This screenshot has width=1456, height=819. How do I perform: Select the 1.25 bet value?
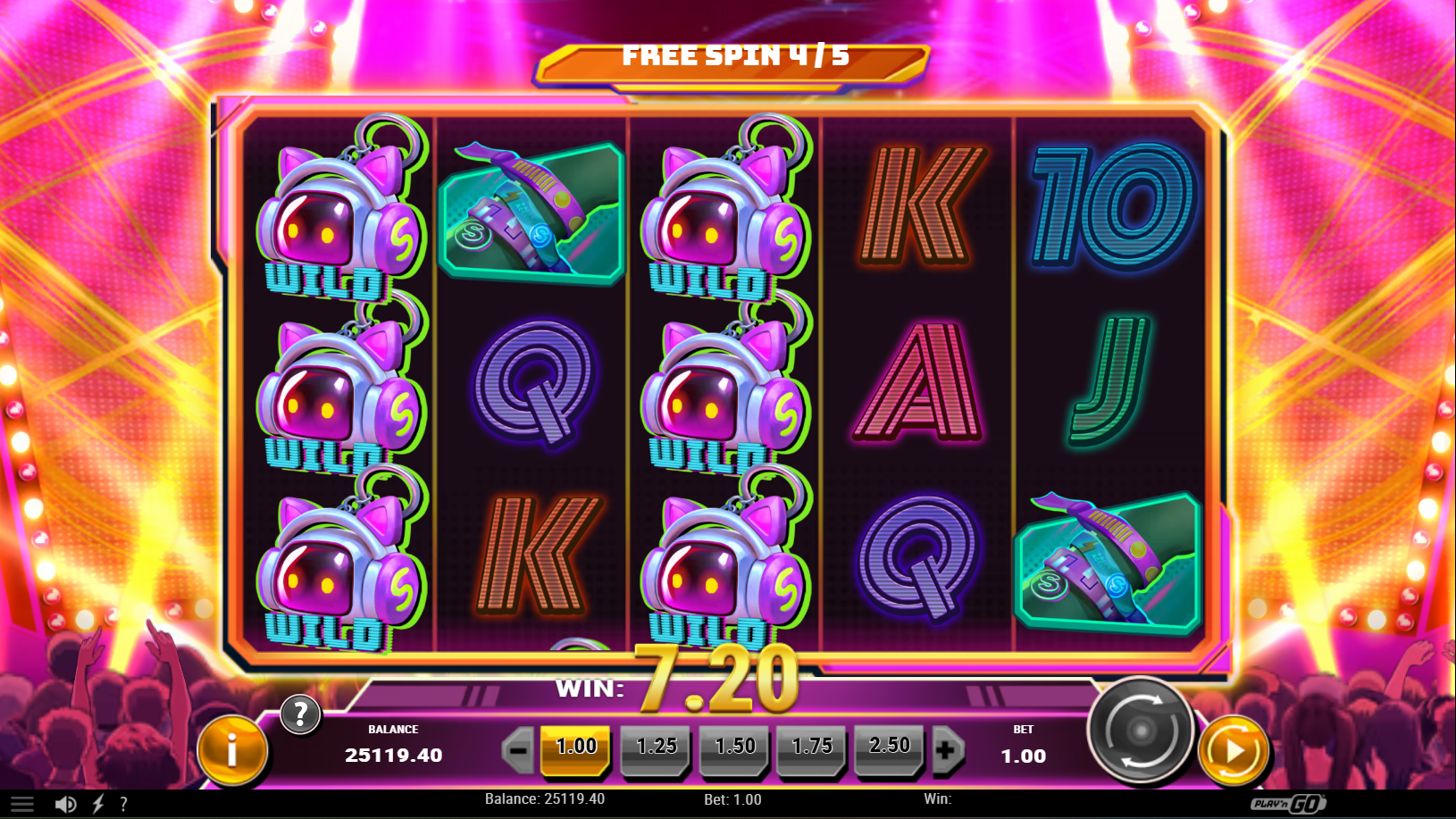pos(657,749)
